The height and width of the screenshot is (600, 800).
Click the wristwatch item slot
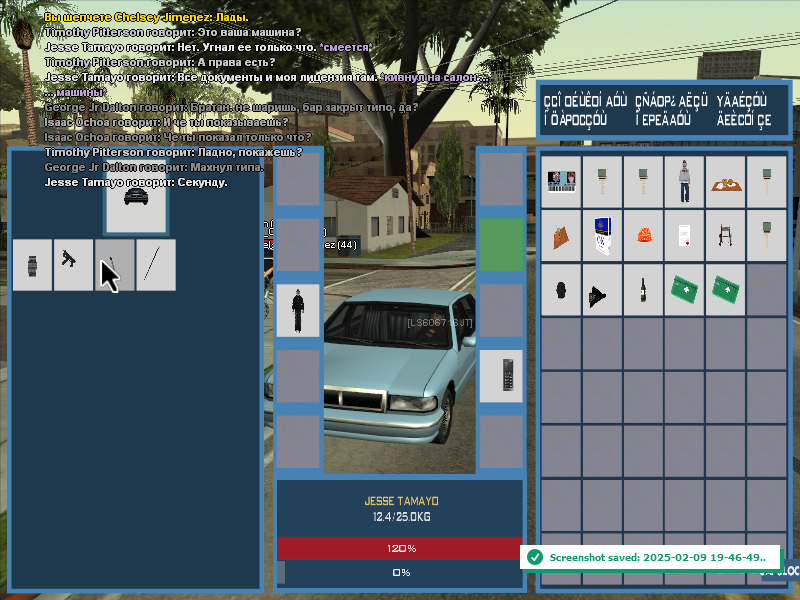click(32, 265)
